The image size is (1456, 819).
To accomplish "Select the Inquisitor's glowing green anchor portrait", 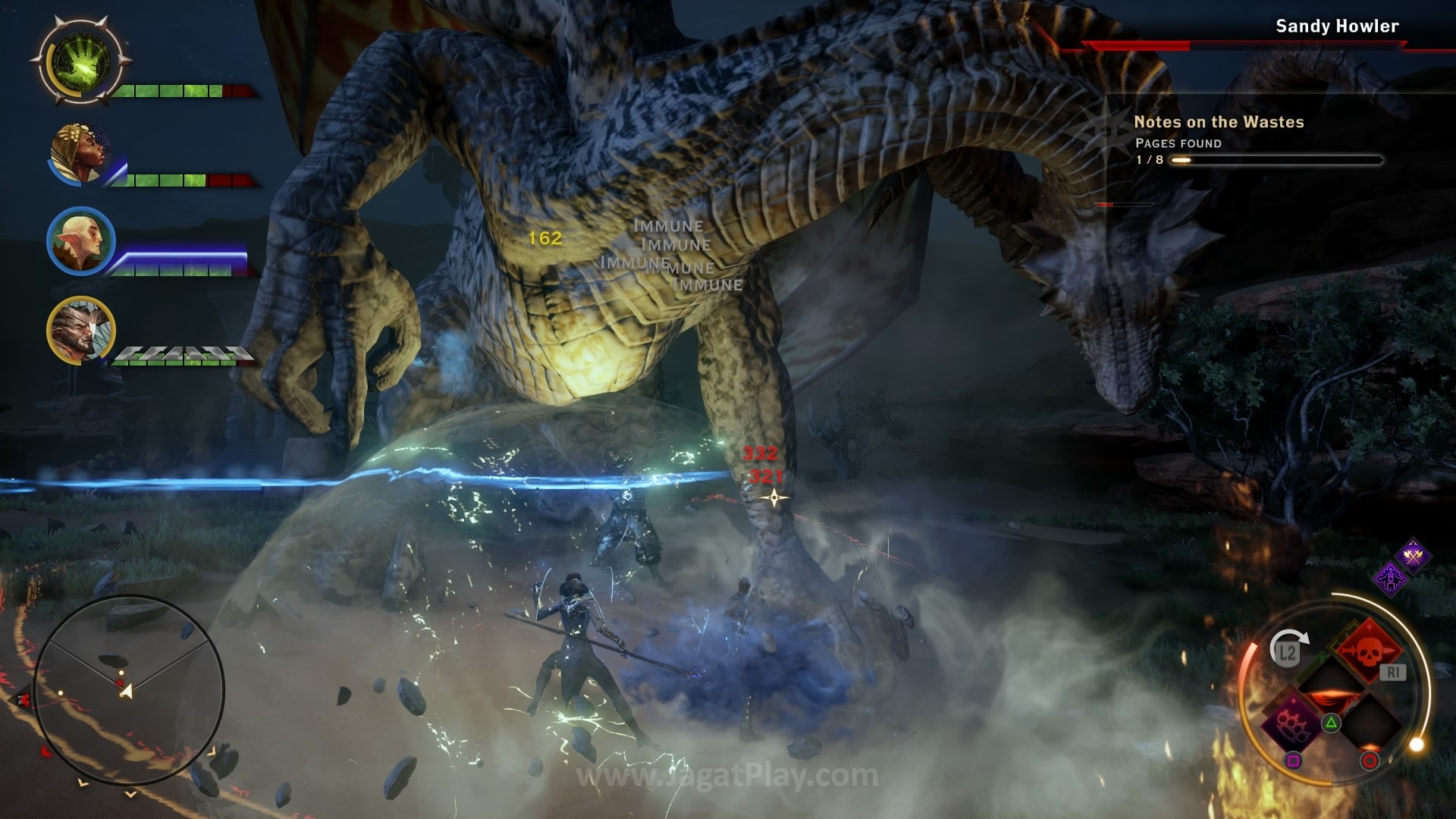I will [x=80, y=64].
